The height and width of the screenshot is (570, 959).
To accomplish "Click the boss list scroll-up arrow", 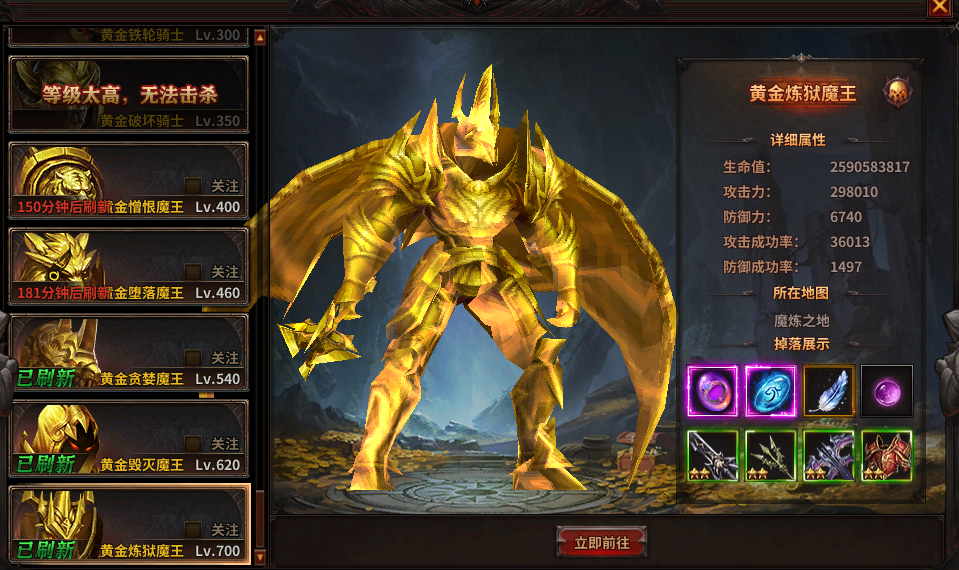I will coord(260,38).
